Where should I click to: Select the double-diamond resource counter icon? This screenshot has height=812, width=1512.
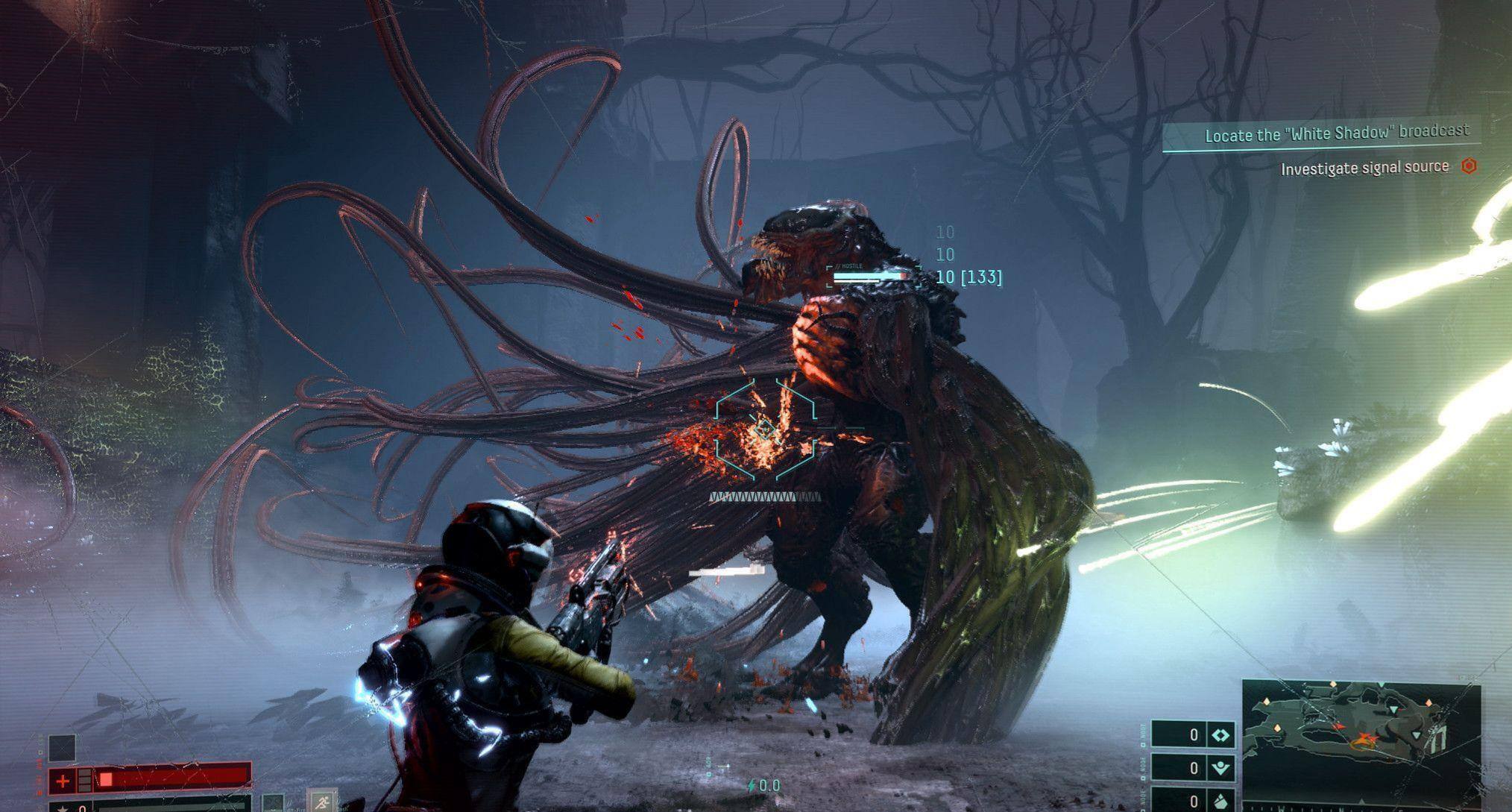pyautogui.click(x=1220, y=735)
